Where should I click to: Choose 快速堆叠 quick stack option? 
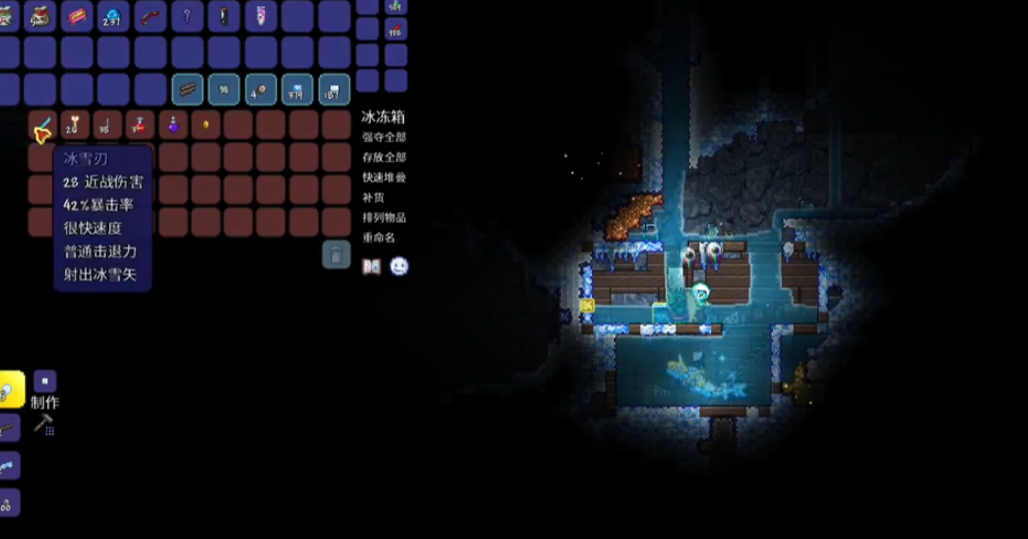point(384,177)
